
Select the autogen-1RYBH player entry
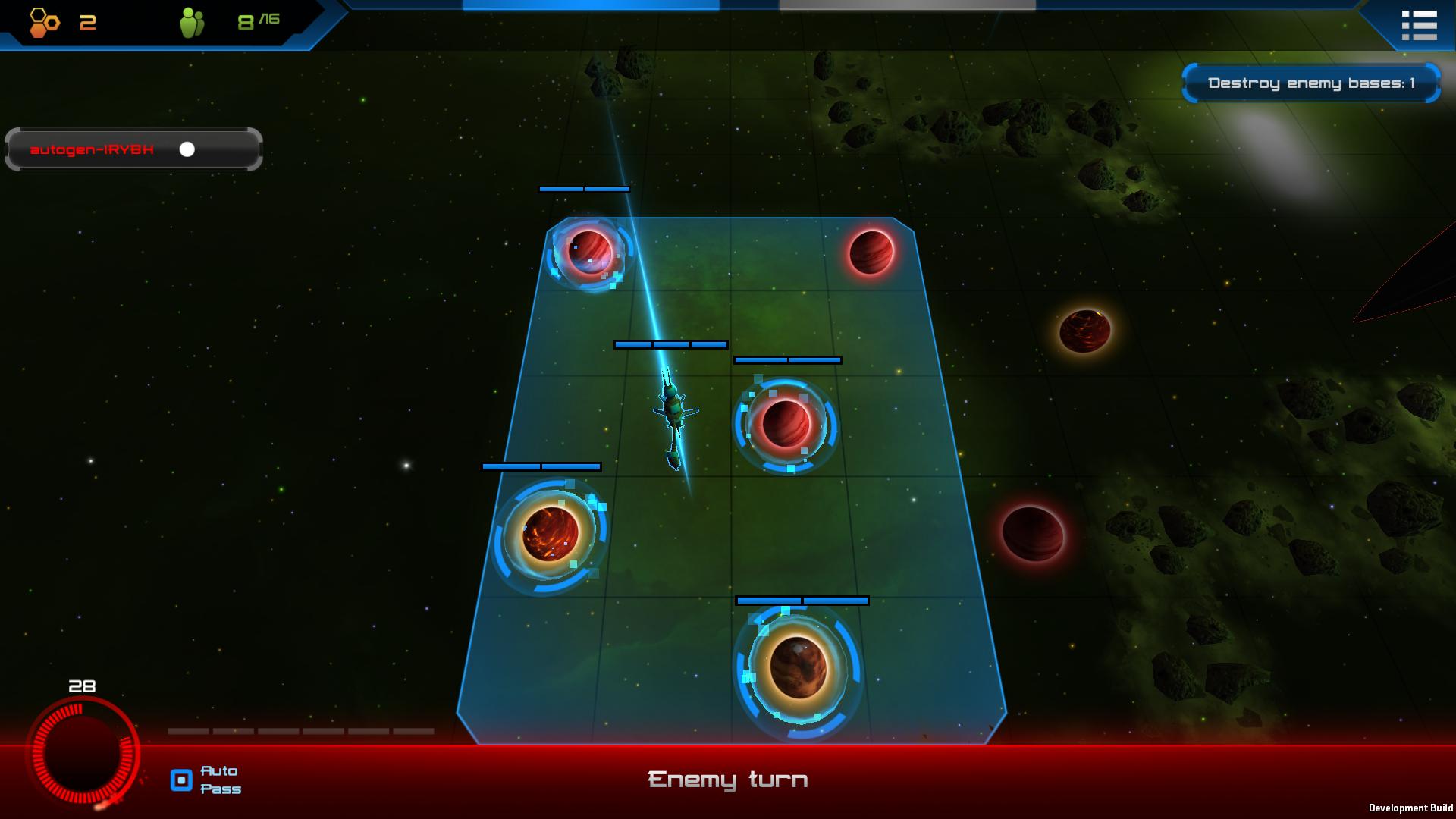coord(133,149)
